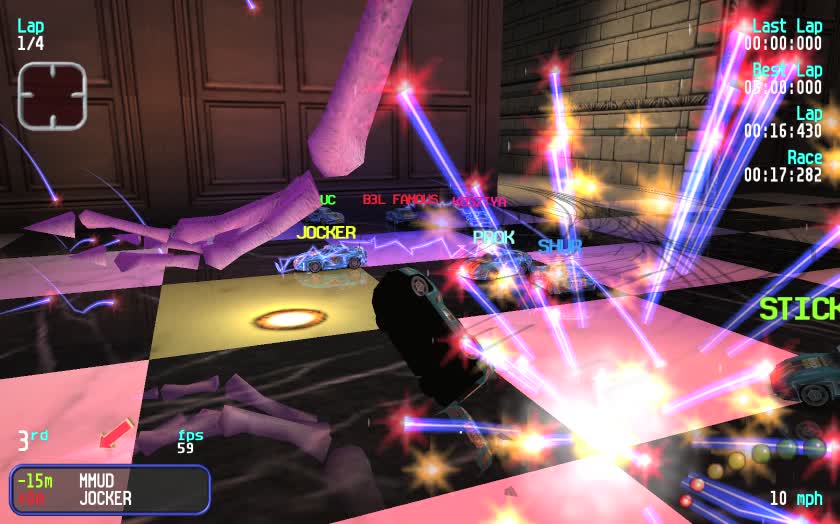840x524 pixels.
Task: Select the JOCKER row in the gap panel
Action: point(110,498)
